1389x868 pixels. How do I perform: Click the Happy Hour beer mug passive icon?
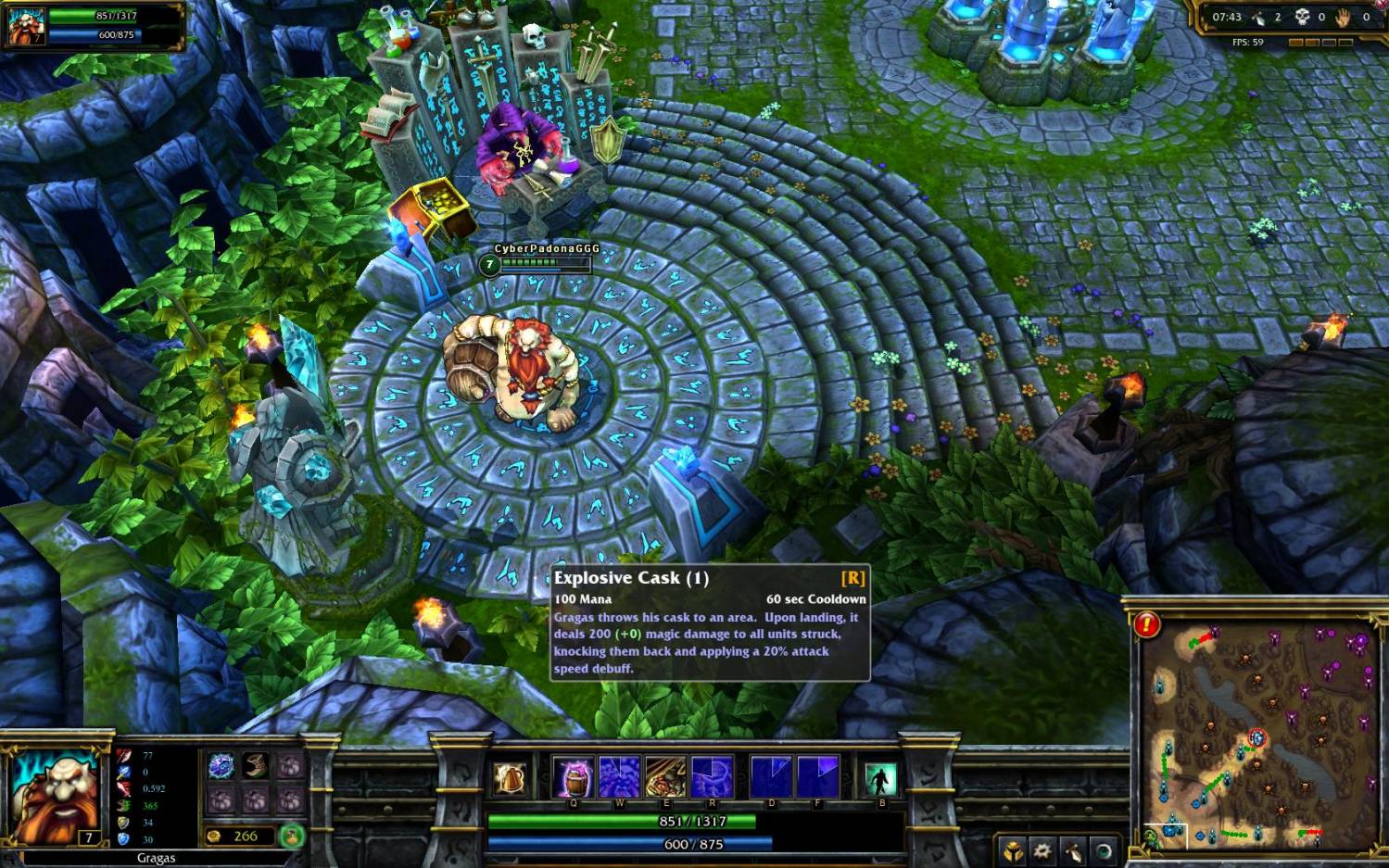click(509, 779)
